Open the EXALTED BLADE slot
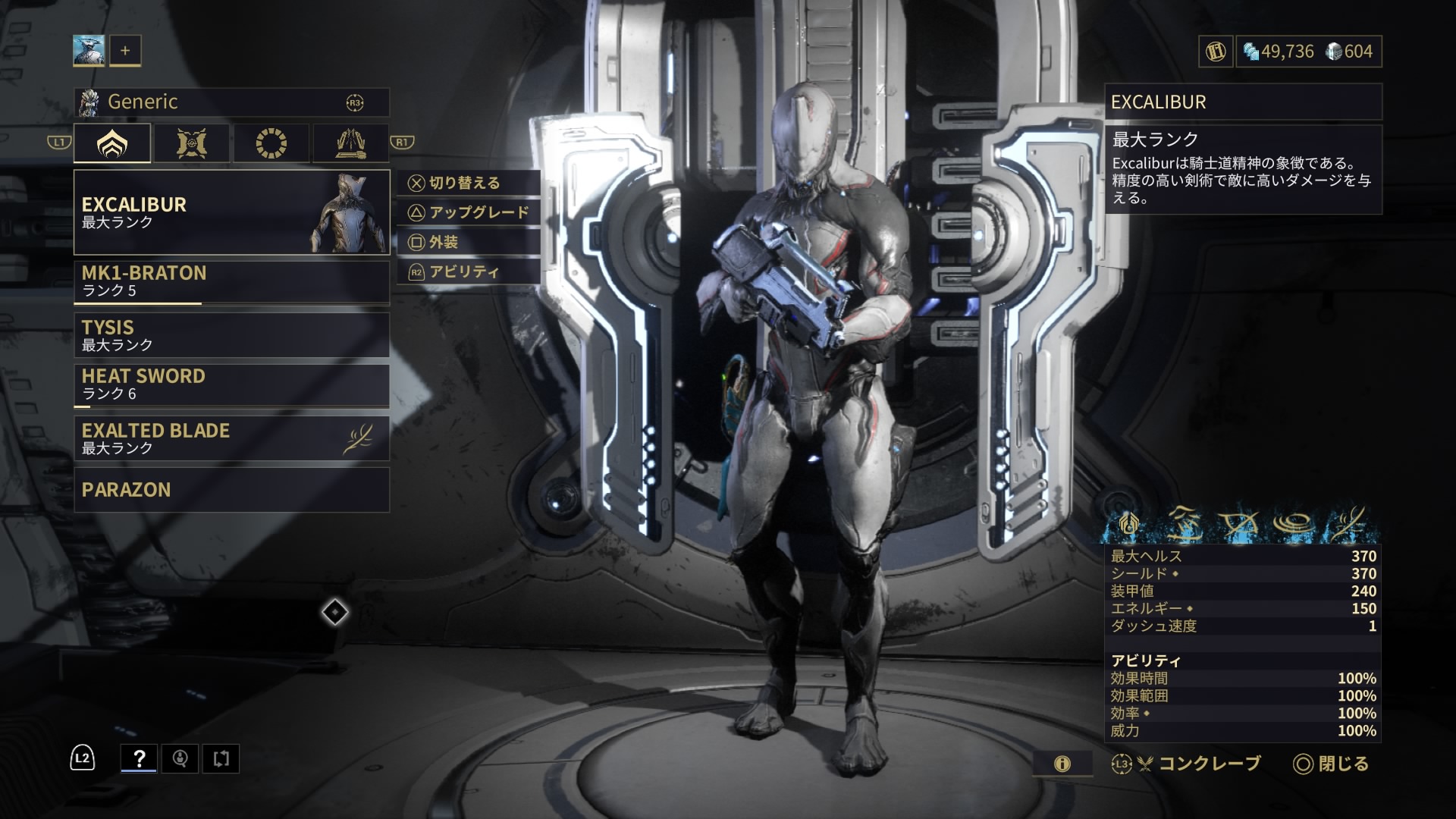The height and width of the screenshot is (819, 1456). click(231, 438)
